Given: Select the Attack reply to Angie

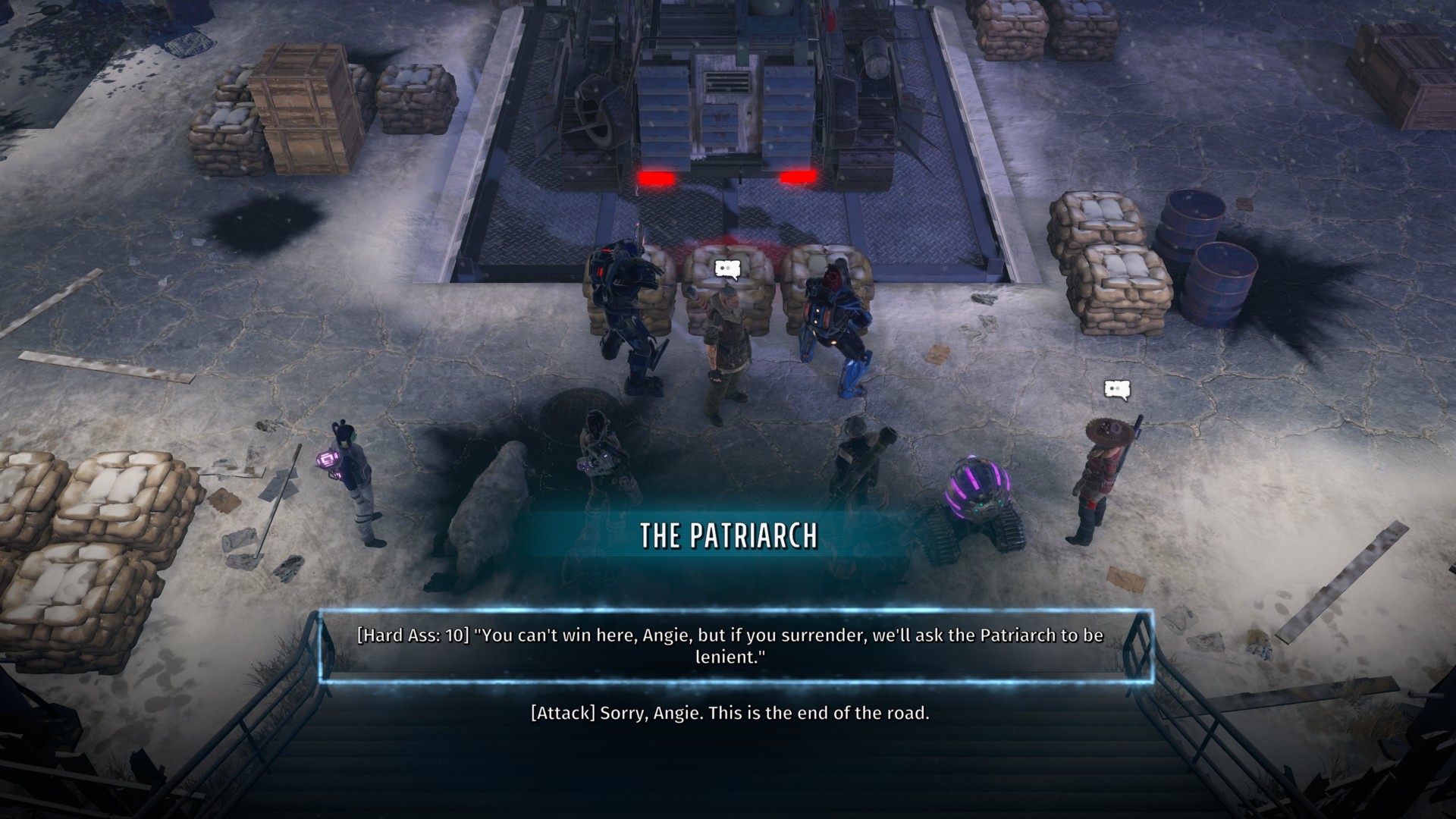Looking at the screenshot, I should (730, 713).
